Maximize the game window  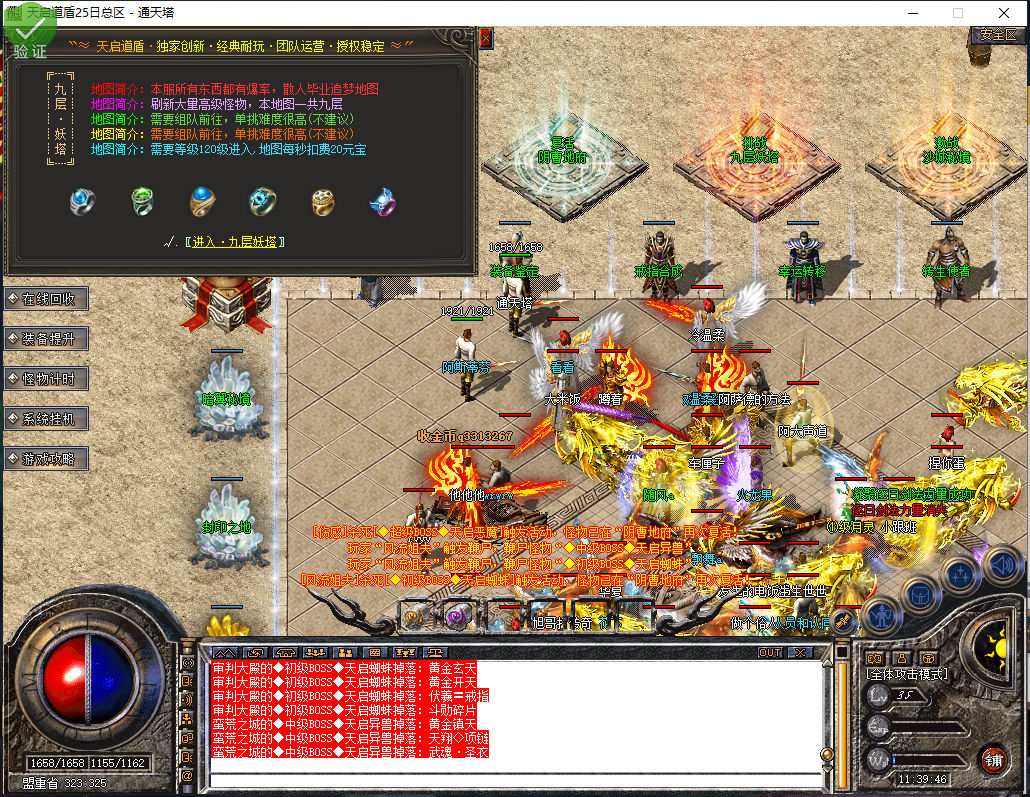[957, 13]
